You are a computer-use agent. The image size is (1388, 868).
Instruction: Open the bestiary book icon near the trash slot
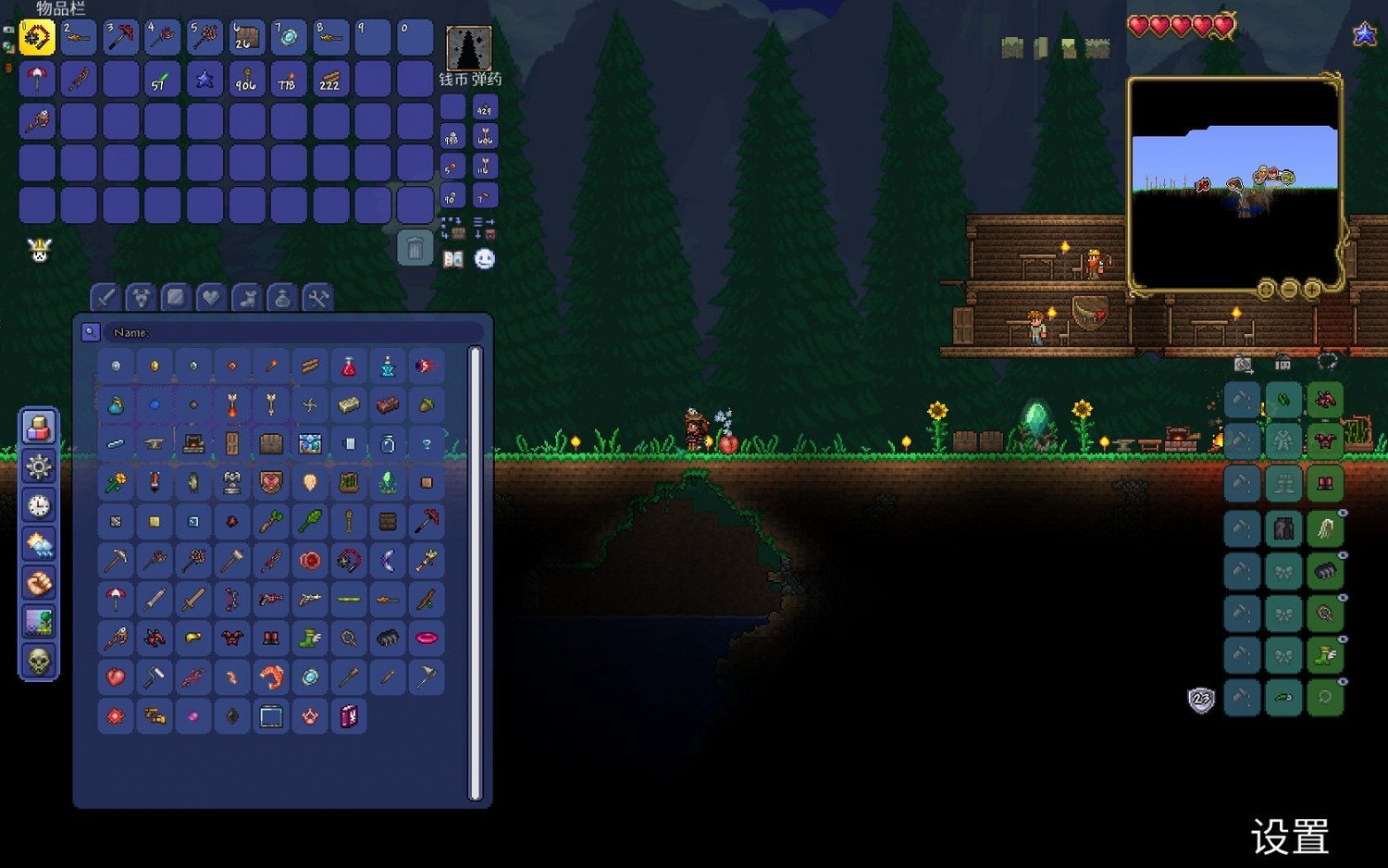[x=454, y=260]
